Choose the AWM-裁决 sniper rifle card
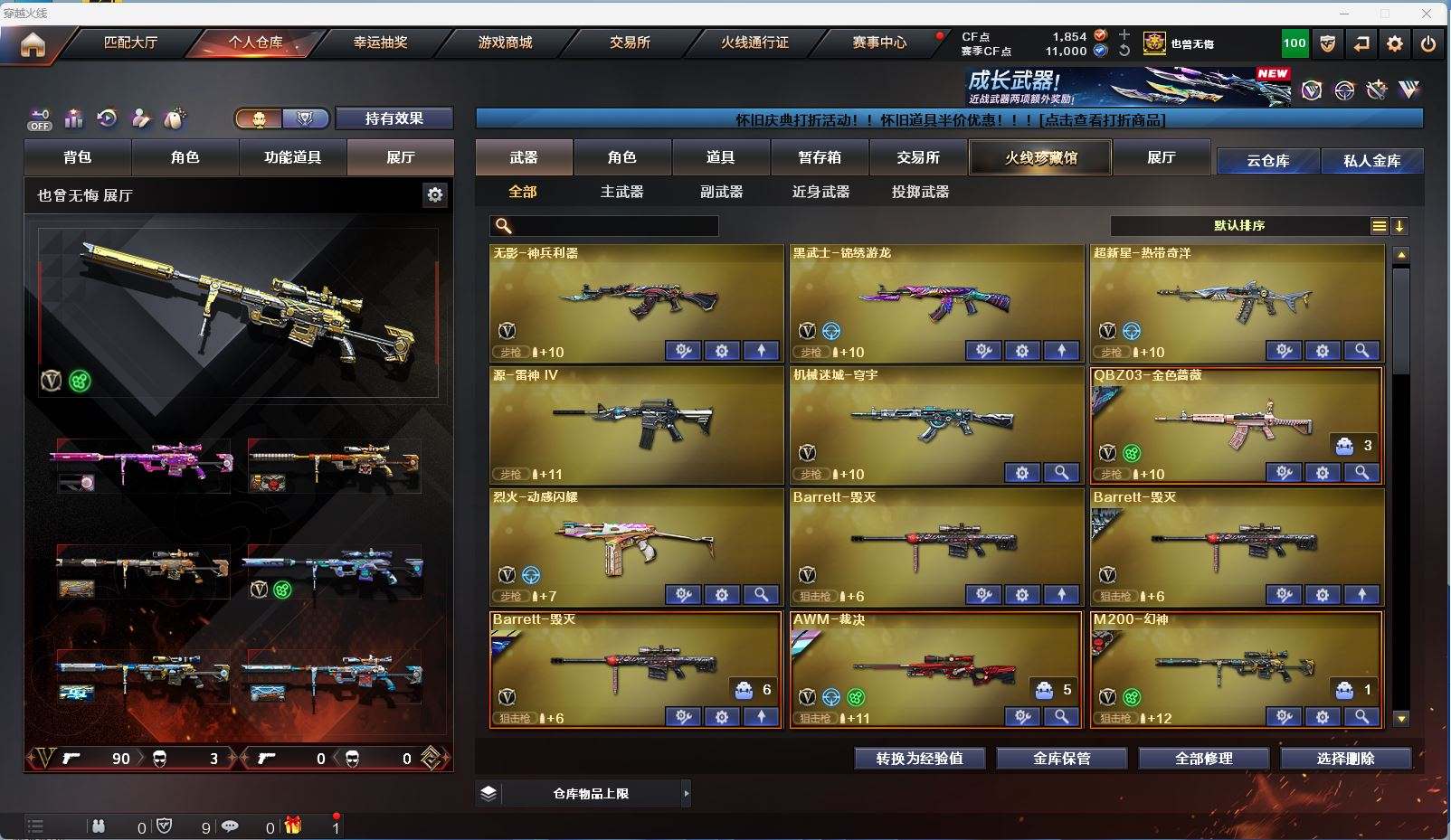This screenshot has height=840, width=1451. click(x=935, y=668)
